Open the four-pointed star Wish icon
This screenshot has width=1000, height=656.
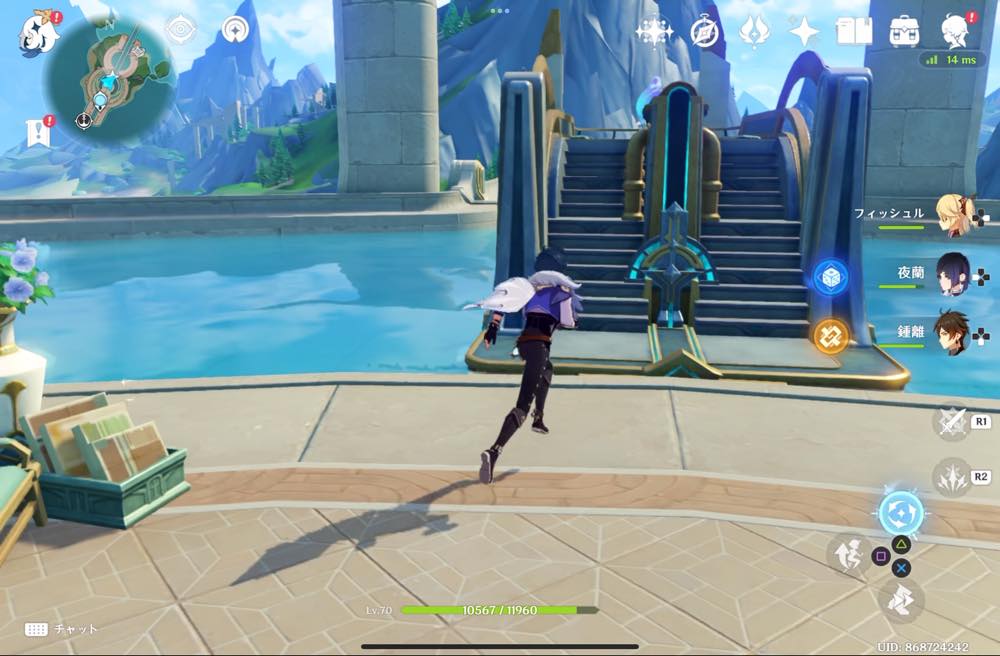click(804, 32)
